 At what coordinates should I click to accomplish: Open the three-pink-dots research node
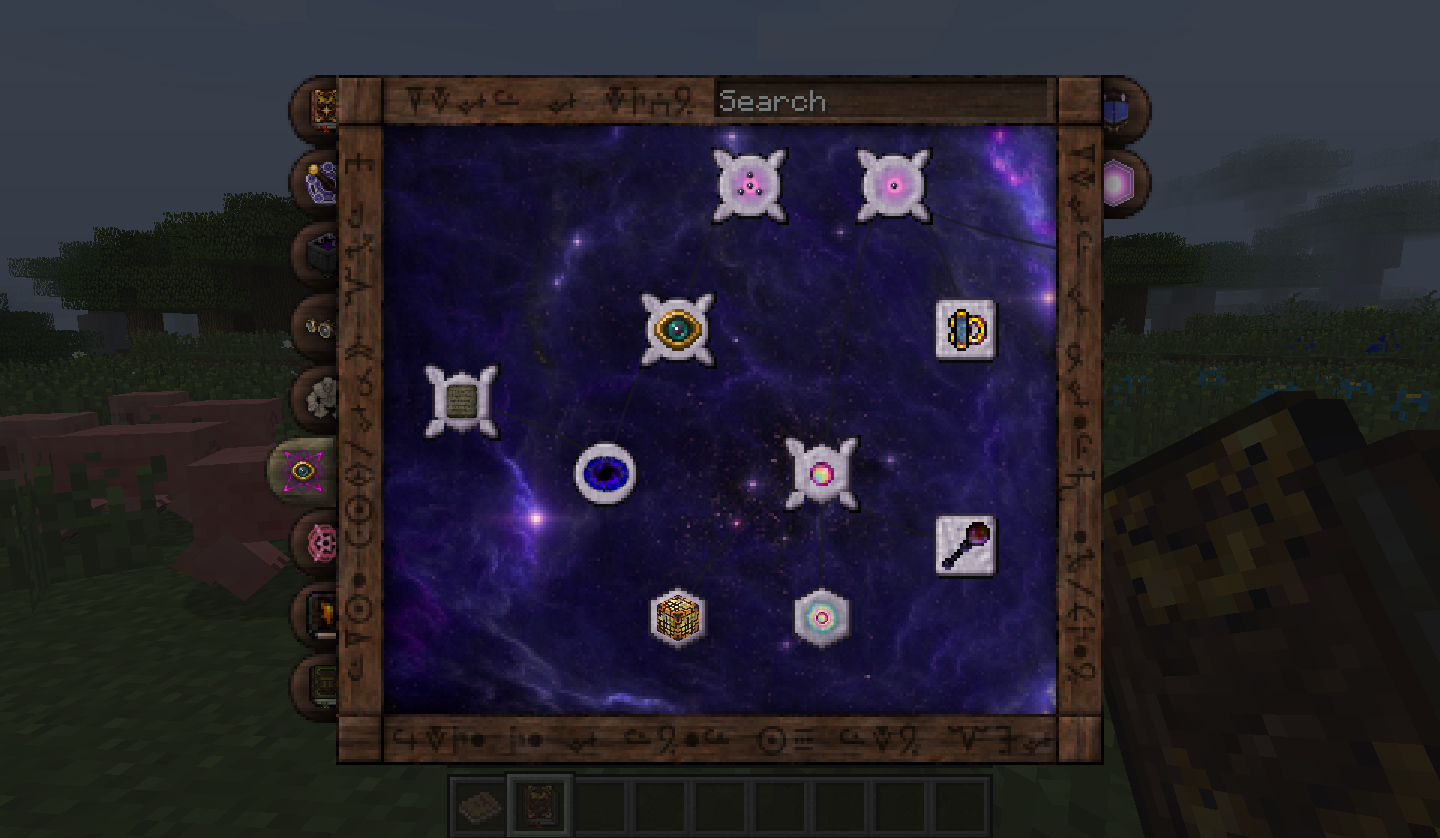tap(749, 185)
